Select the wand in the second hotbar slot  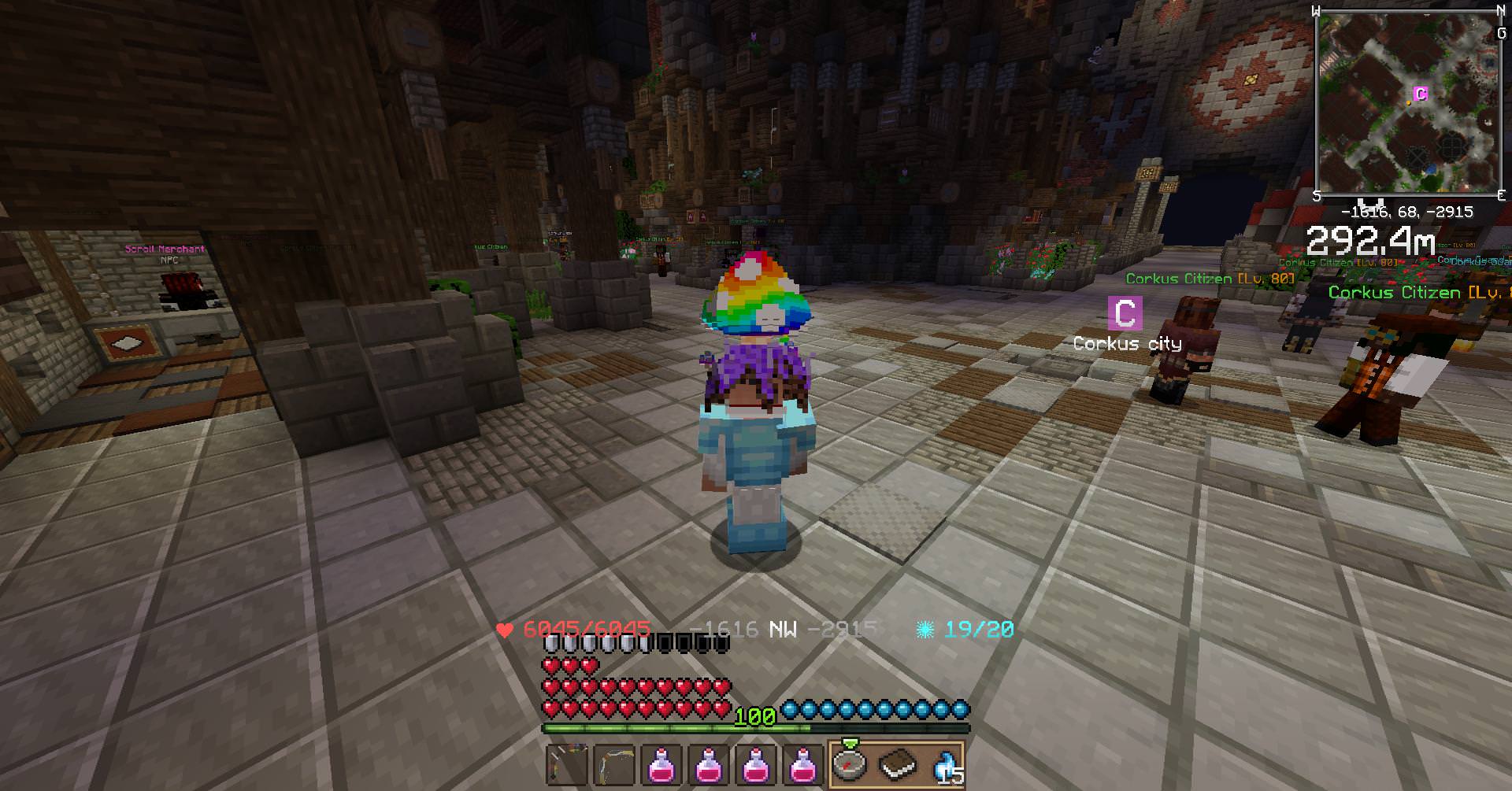(613, 763)
